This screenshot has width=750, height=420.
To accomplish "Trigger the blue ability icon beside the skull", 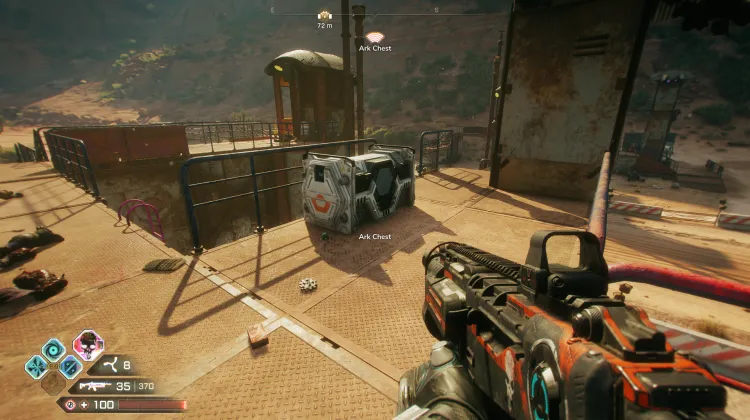I will pyautogui.click(x=70, y=366).
